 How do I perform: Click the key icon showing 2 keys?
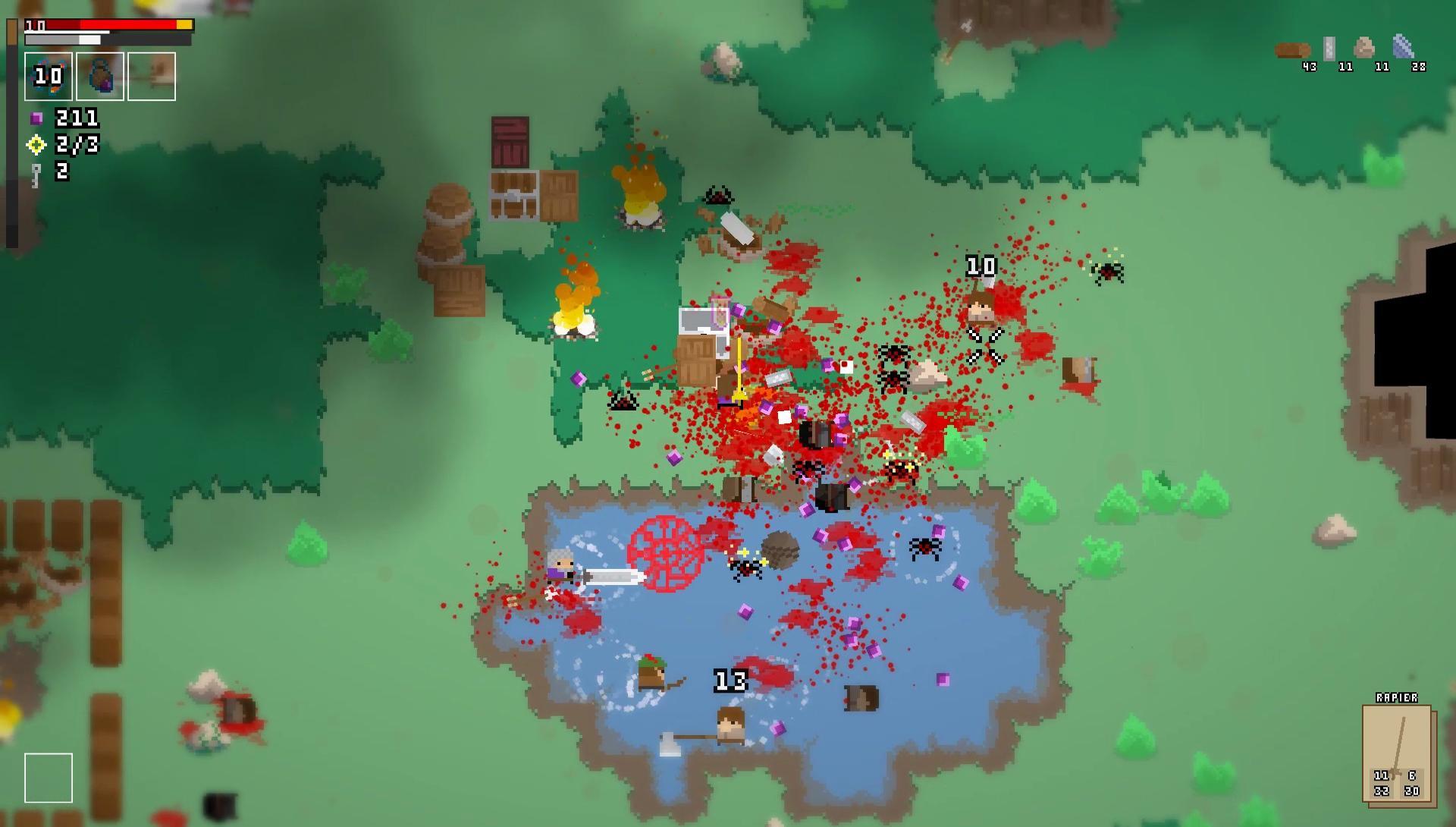point(47,173)
